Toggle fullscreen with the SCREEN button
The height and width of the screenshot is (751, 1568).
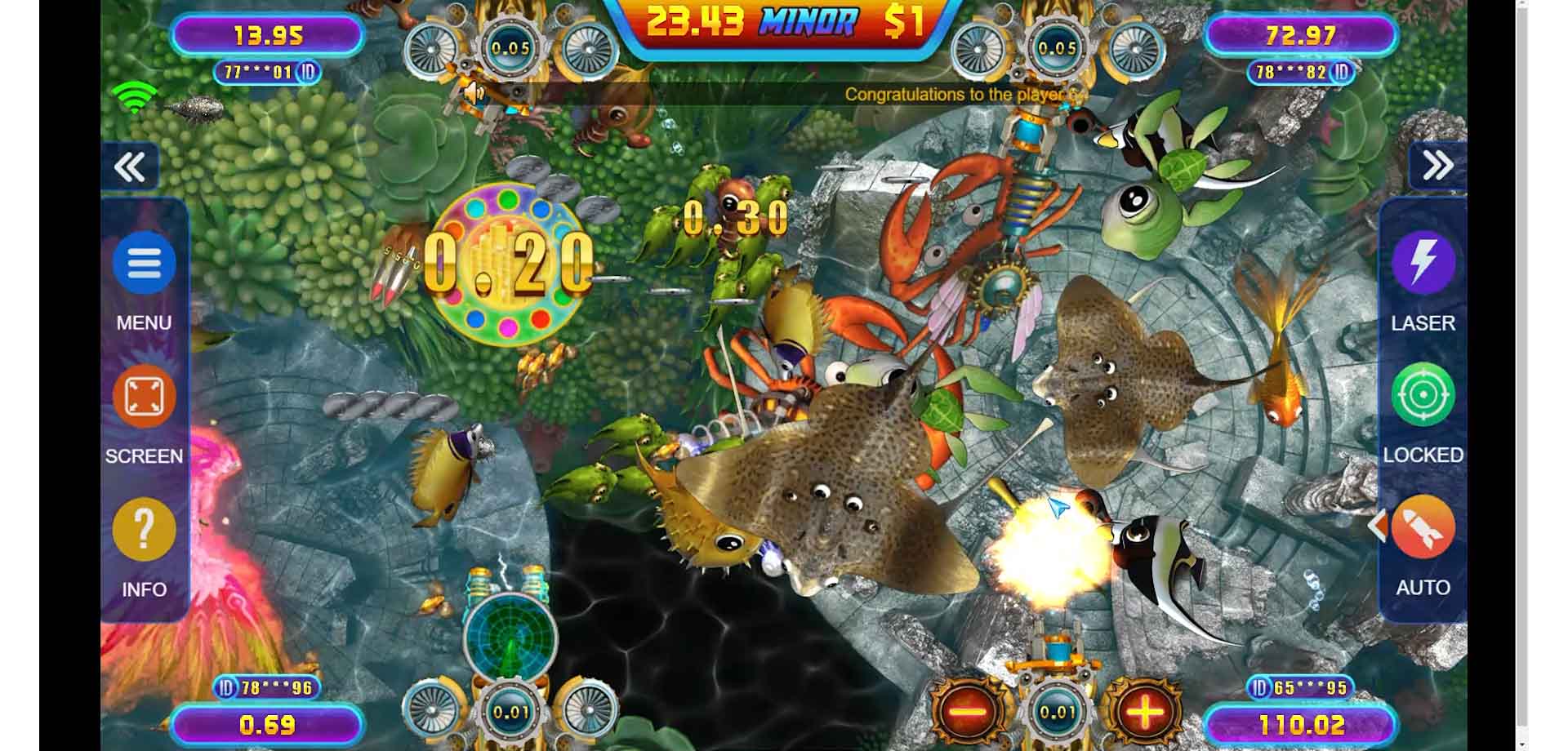click(x=144, y=398)
